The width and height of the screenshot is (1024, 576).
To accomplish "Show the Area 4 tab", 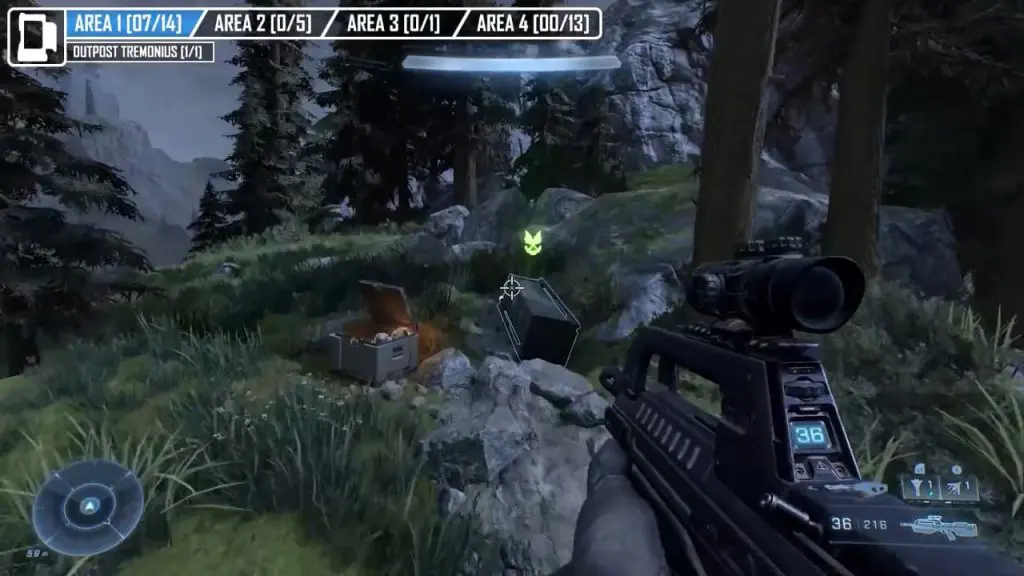I will [x=530, y=23].
